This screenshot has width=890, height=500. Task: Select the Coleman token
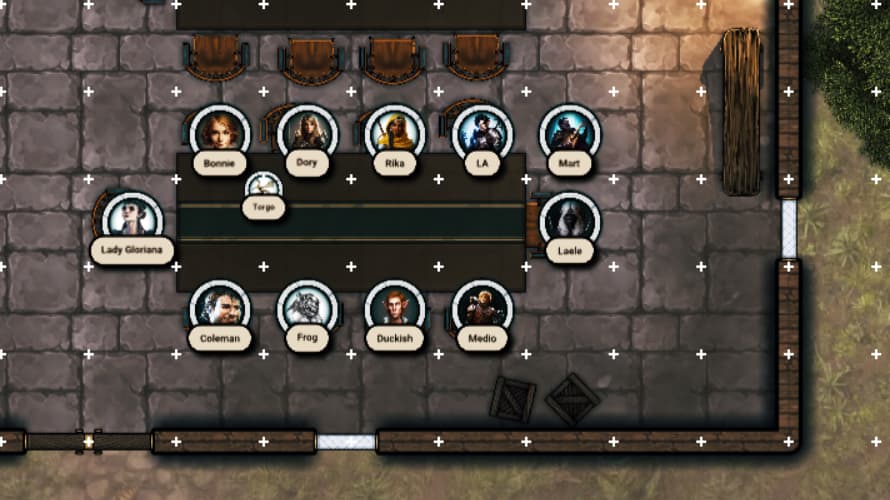(x=219, y=307)
